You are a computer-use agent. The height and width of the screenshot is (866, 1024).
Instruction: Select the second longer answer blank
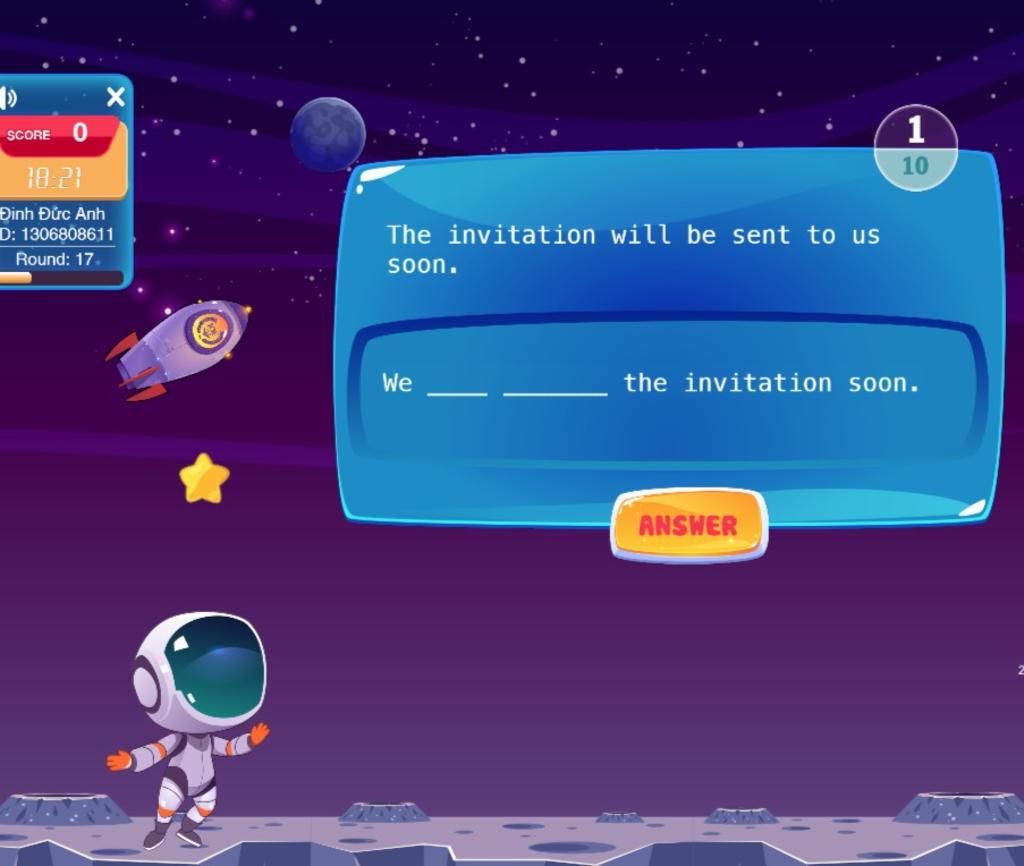pyautogui.click(x=555, y=384)
